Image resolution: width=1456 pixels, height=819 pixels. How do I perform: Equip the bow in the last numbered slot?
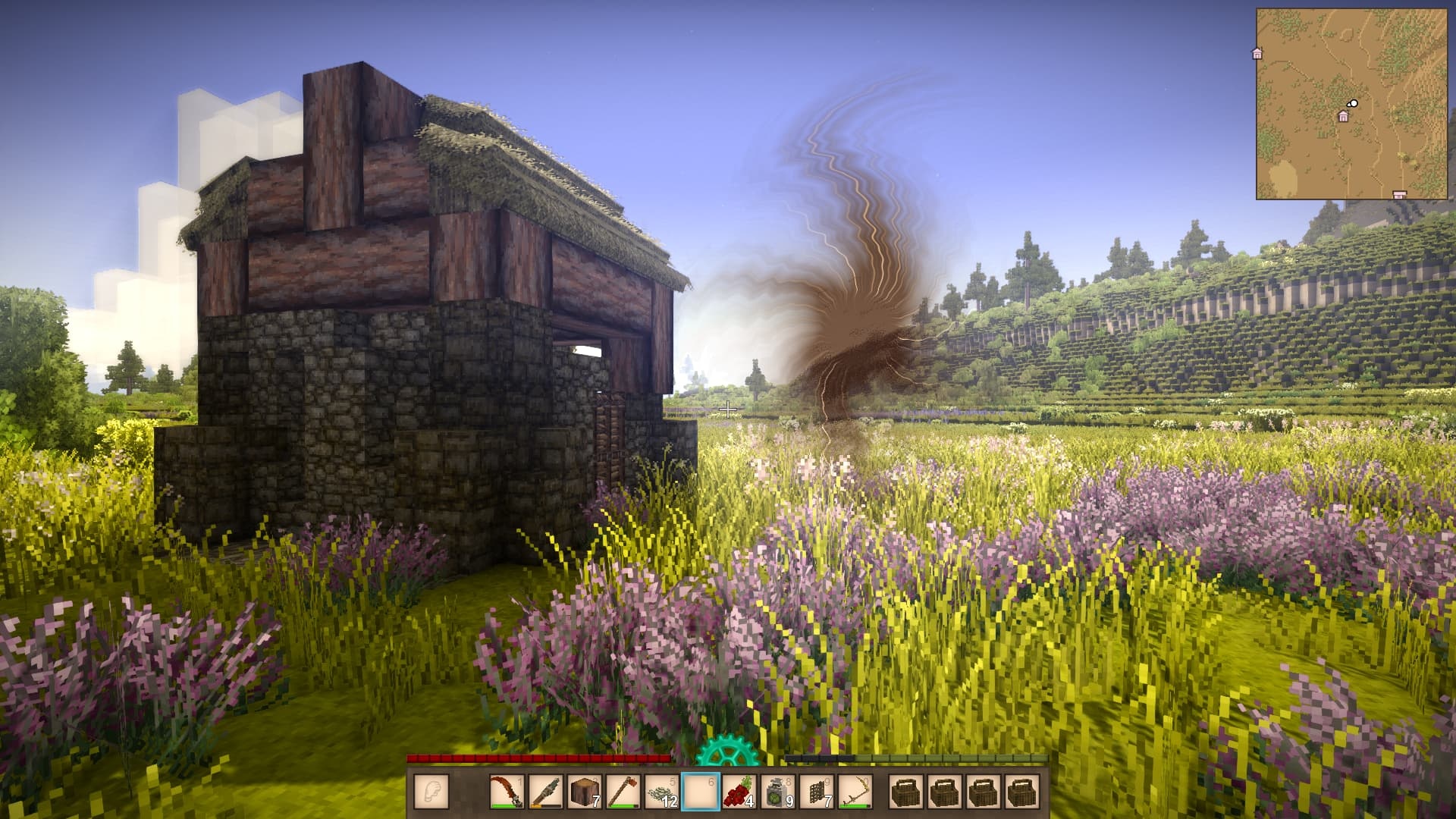tap(855, 792)
